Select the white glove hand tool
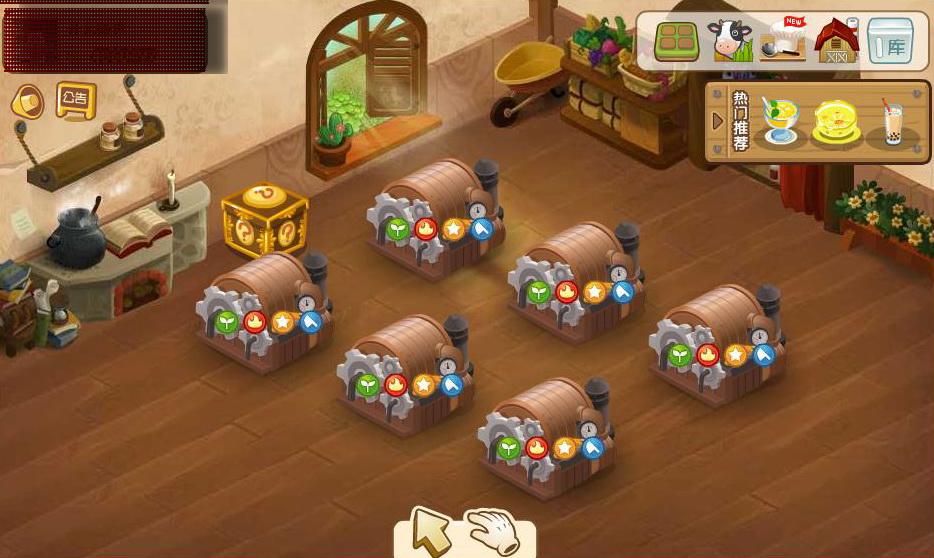The image size is (934, 558). [494, 530]
